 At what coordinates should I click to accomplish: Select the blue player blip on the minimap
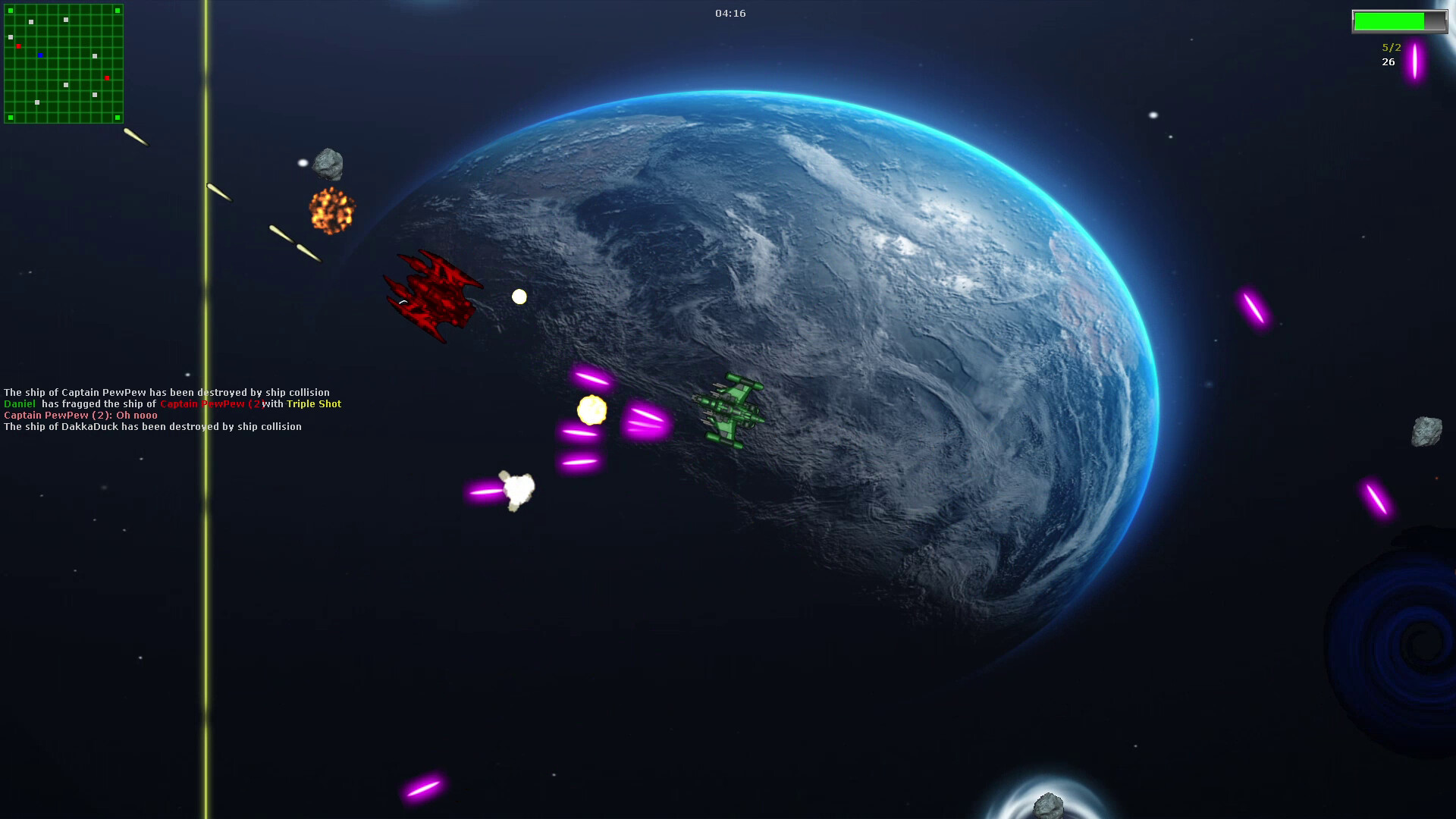(x=40, y=55)
